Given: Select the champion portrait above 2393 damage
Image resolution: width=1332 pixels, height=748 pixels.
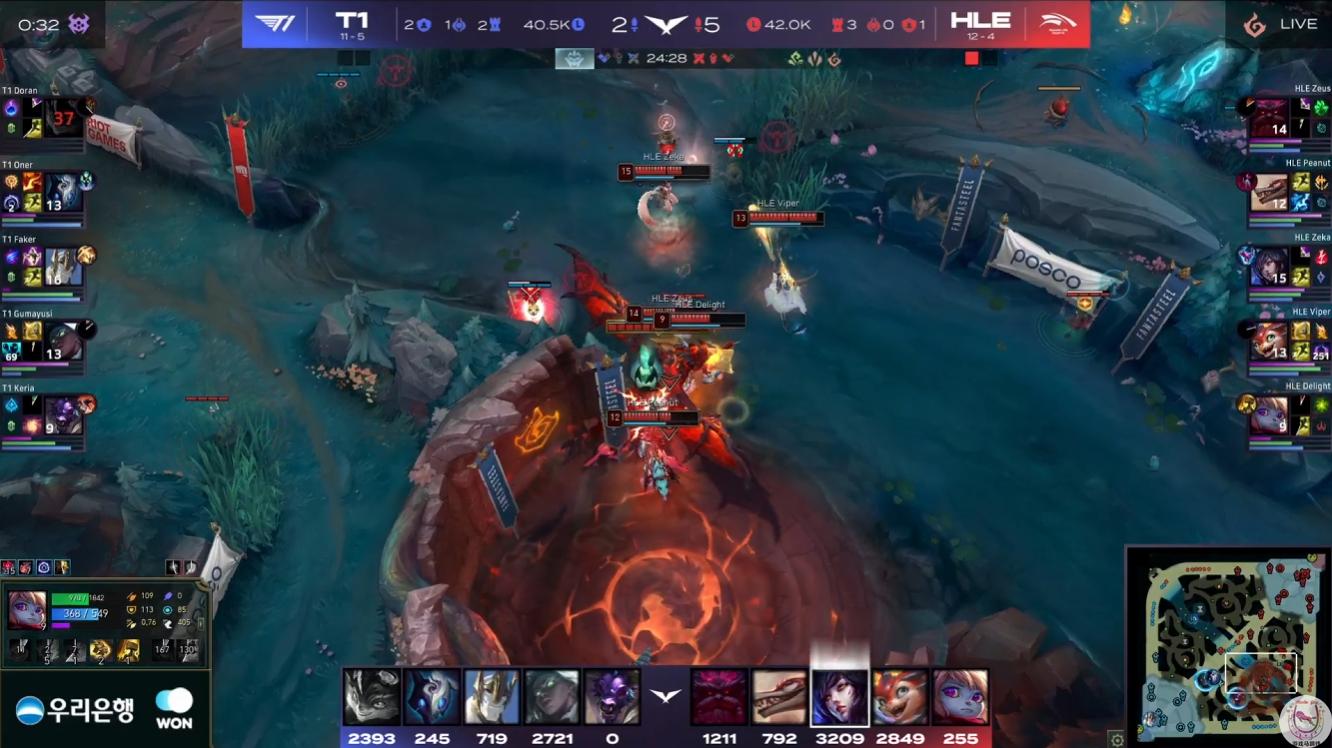Looking at the screenshot, I should (x=371, y=697).
